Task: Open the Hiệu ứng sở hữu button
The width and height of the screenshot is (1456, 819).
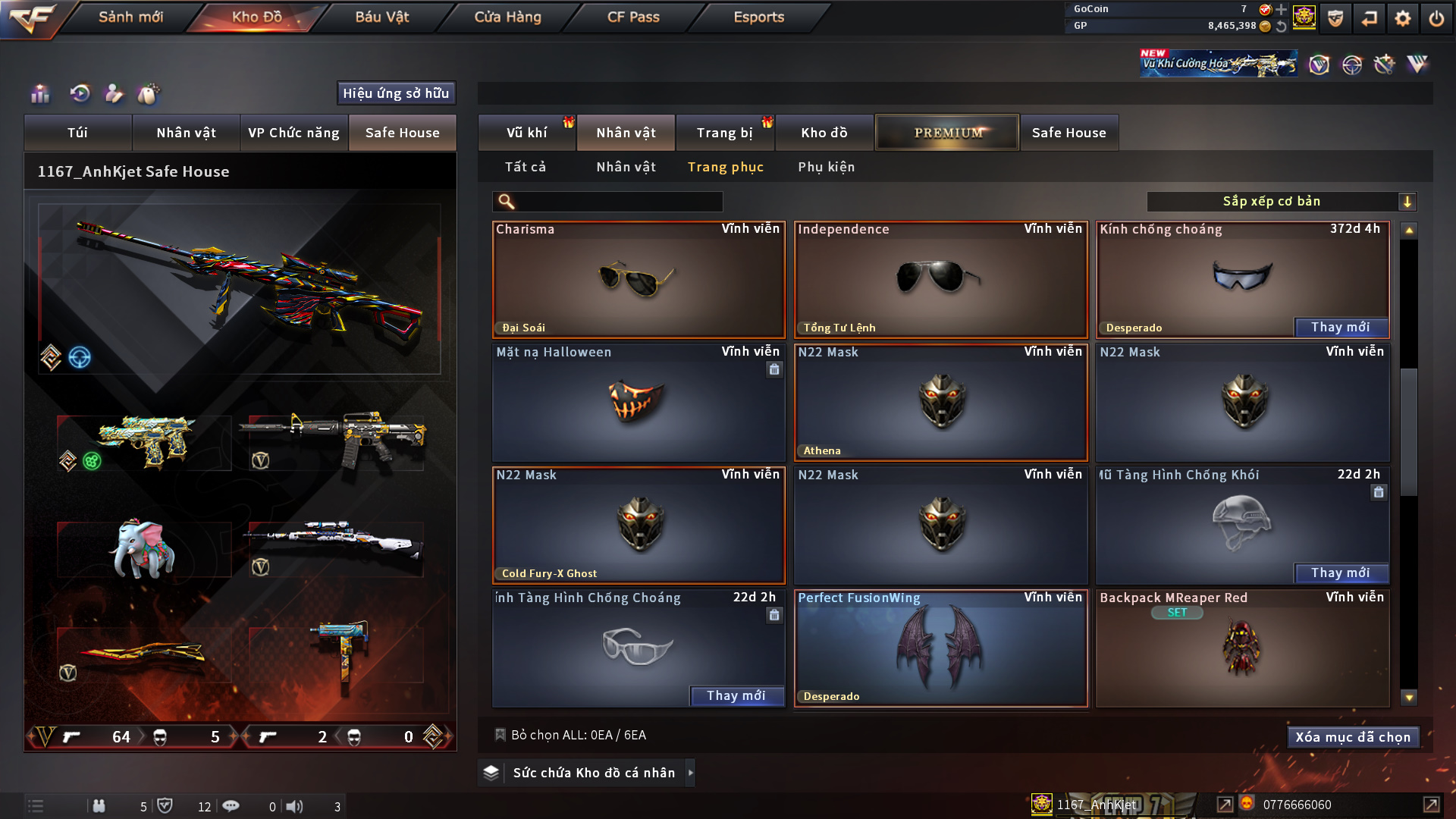Action: [x=396, y=93]
